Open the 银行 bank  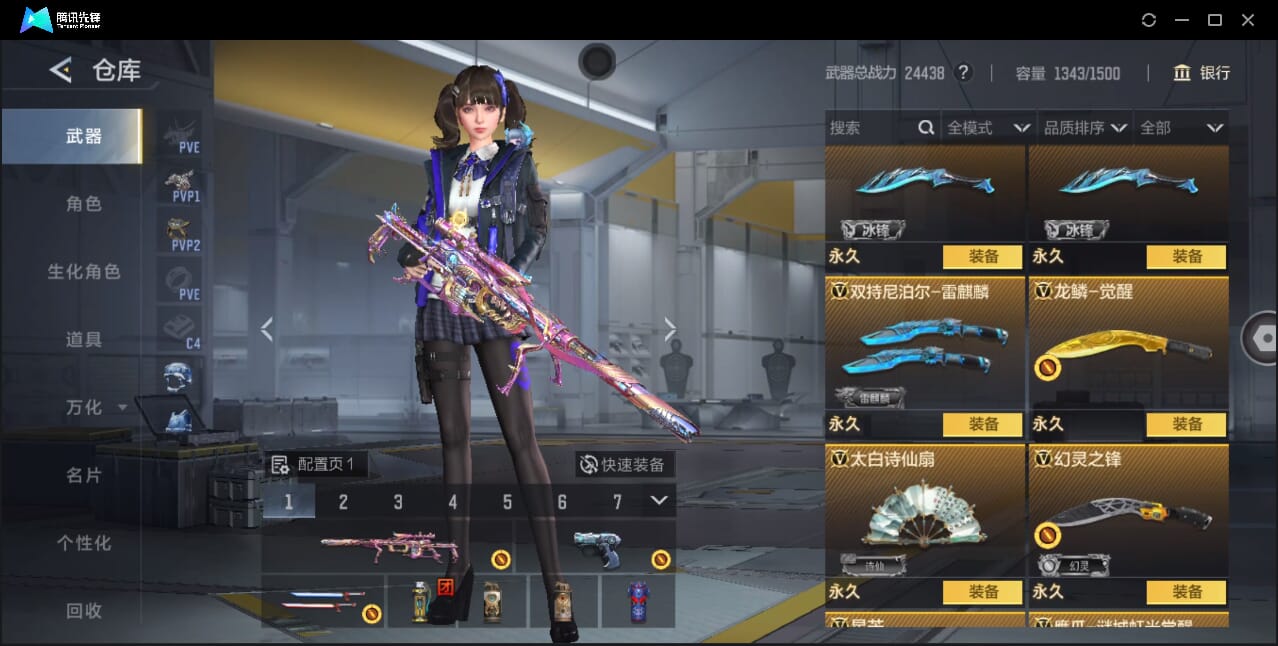coord(1202,73)
